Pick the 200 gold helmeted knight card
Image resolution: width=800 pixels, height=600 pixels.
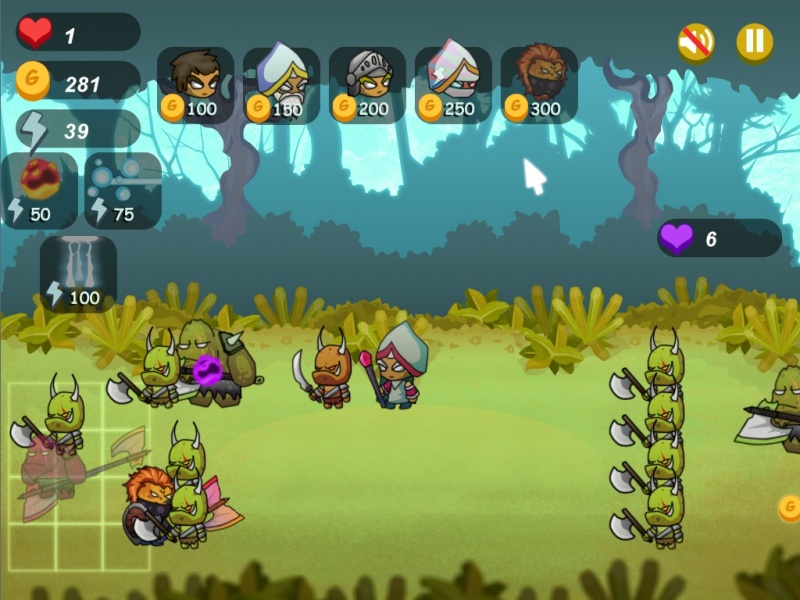pyautogui.click(x=367, y=84)
